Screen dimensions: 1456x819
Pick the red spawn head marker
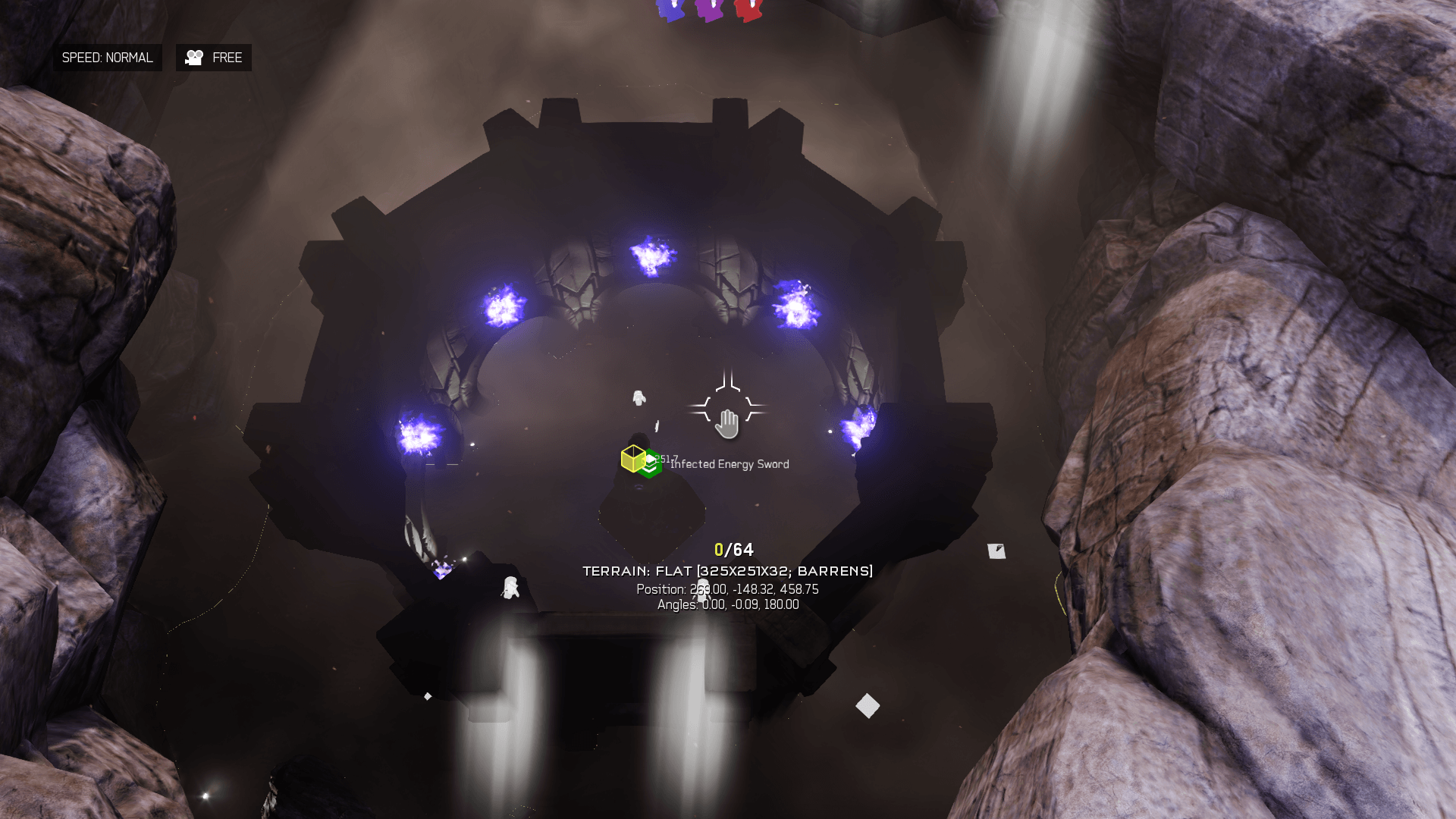[x=748, y=9]
